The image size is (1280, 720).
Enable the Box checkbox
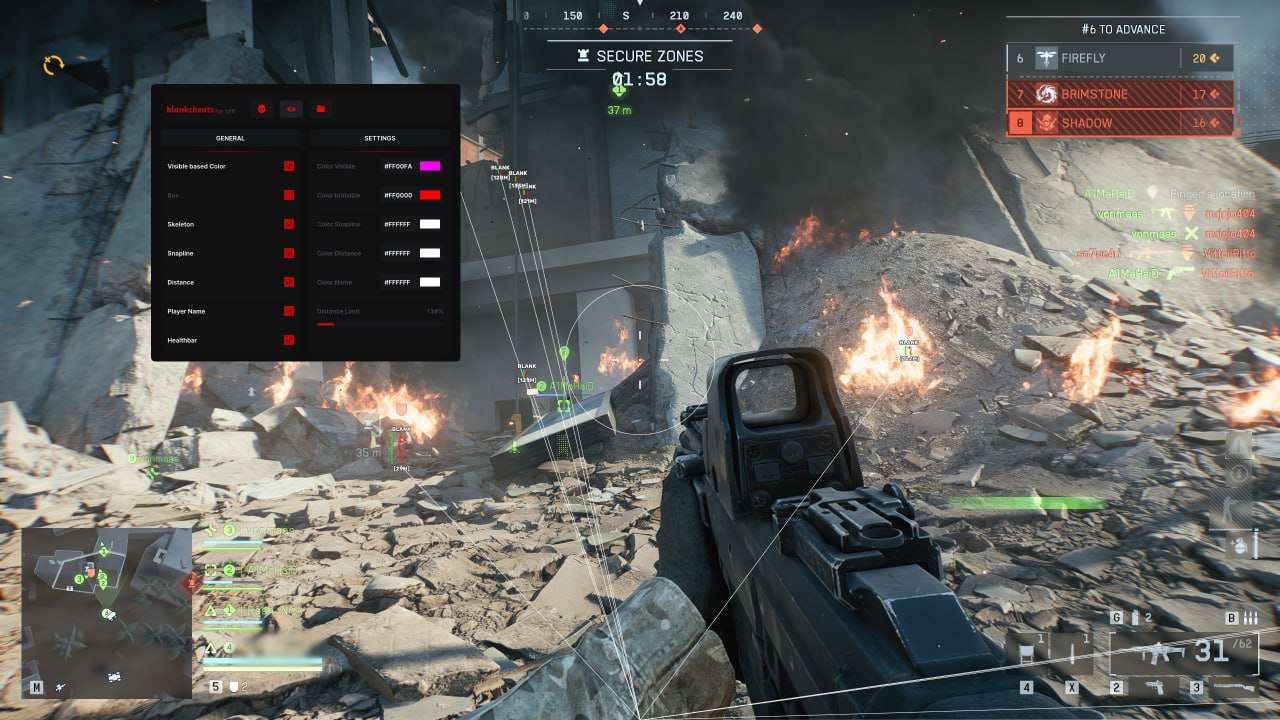(x=289, y=195)
